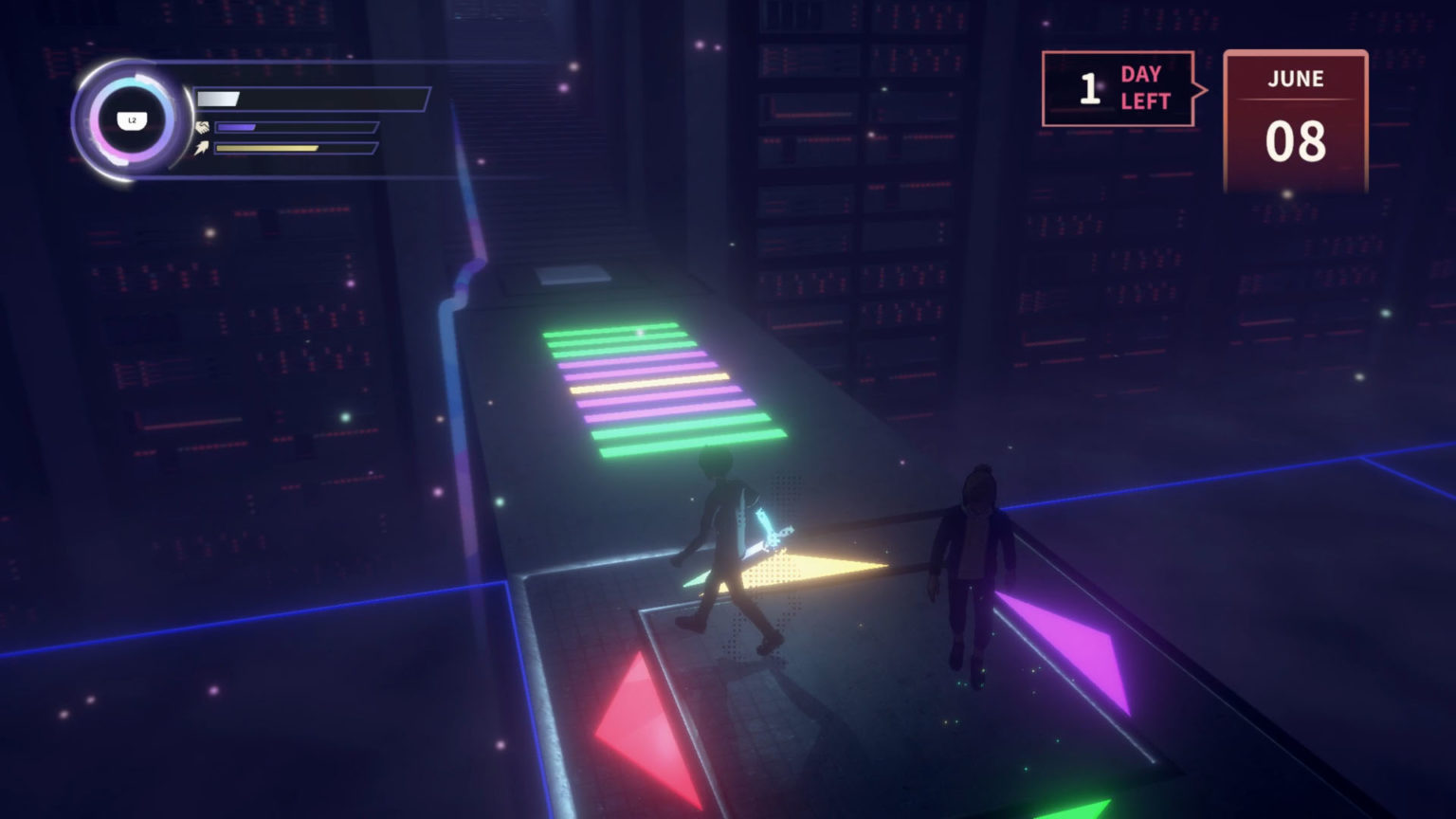
Task: Open the June 08 calendar panel
Action: click(x=1295, y=120)
